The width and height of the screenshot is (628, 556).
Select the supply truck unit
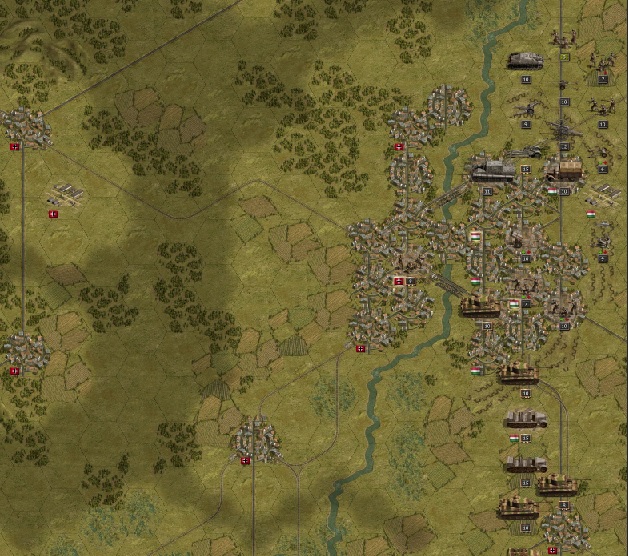click(x=564, y=168)
